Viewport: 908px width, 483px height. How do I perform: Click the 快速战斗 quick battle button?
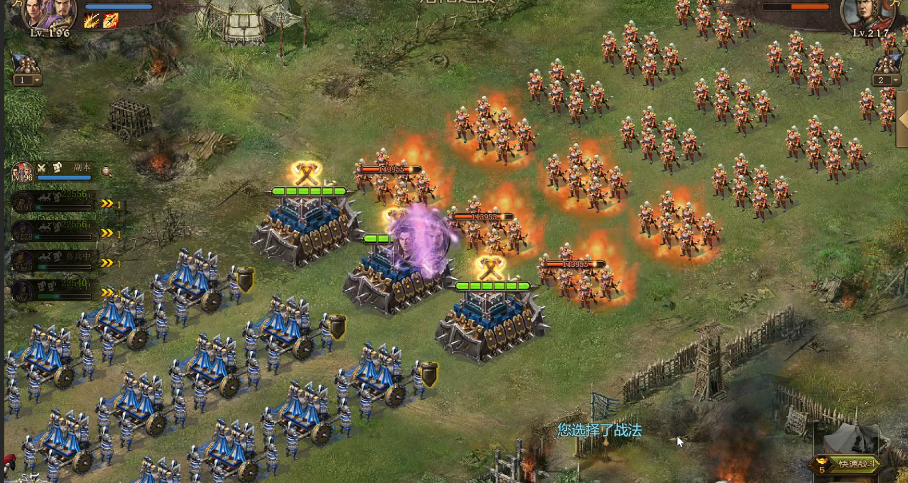tap(856, 463)
